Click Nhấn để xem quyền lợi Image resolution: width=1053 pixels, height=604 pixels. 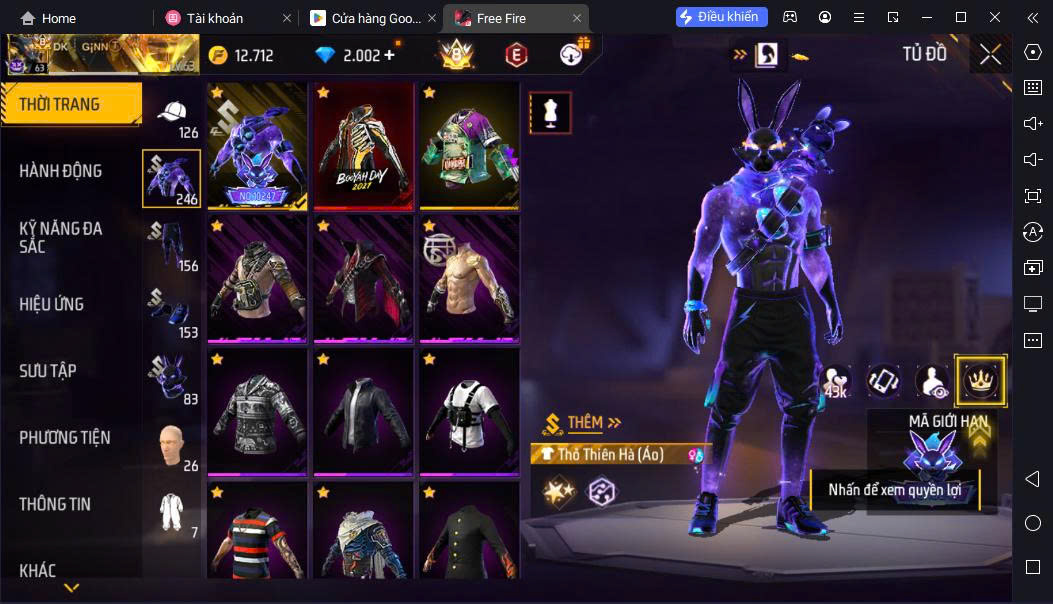coord(894,490)
